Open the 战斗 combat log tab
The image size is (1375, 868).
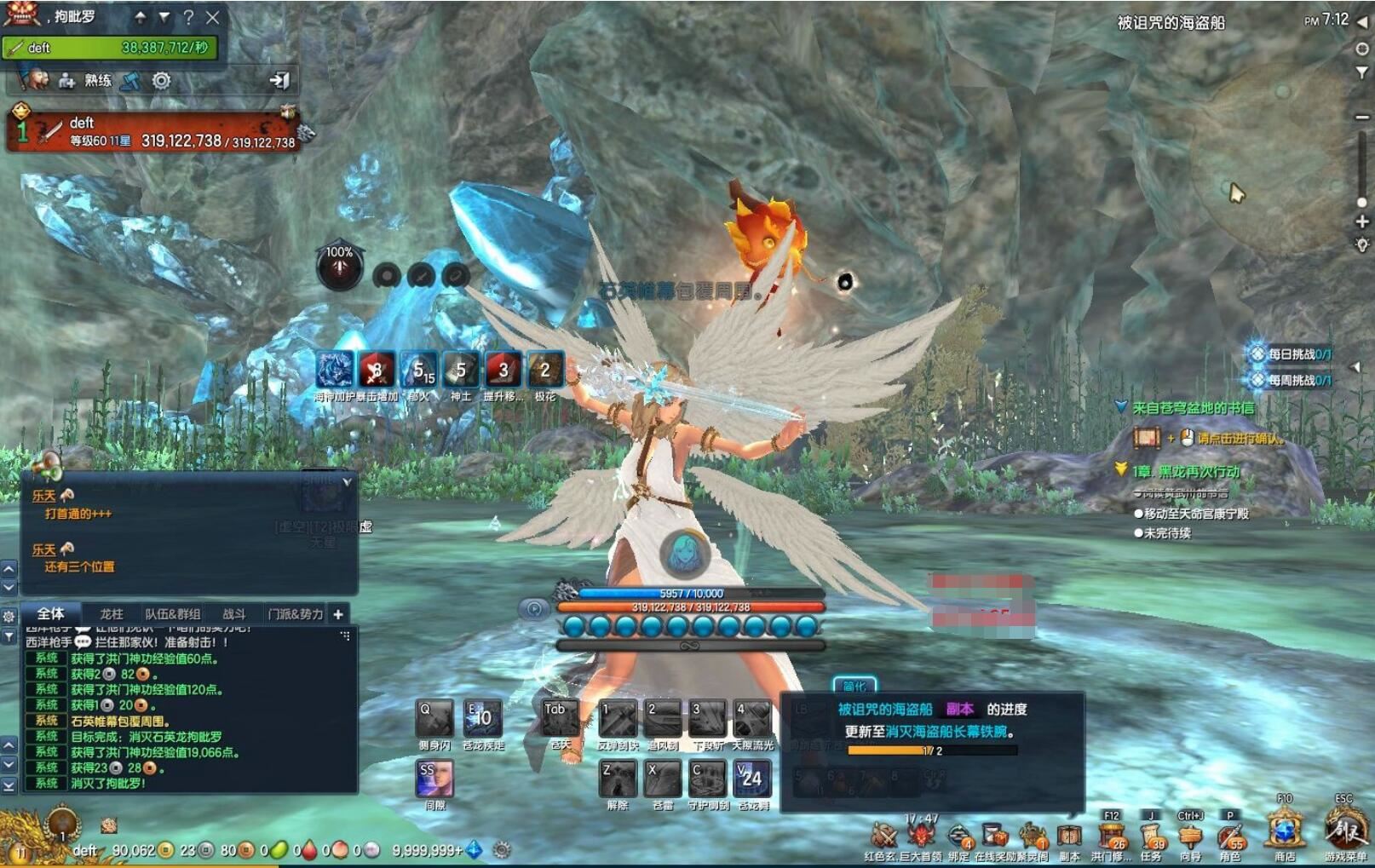pyautogui.click(x=234, y=613)
